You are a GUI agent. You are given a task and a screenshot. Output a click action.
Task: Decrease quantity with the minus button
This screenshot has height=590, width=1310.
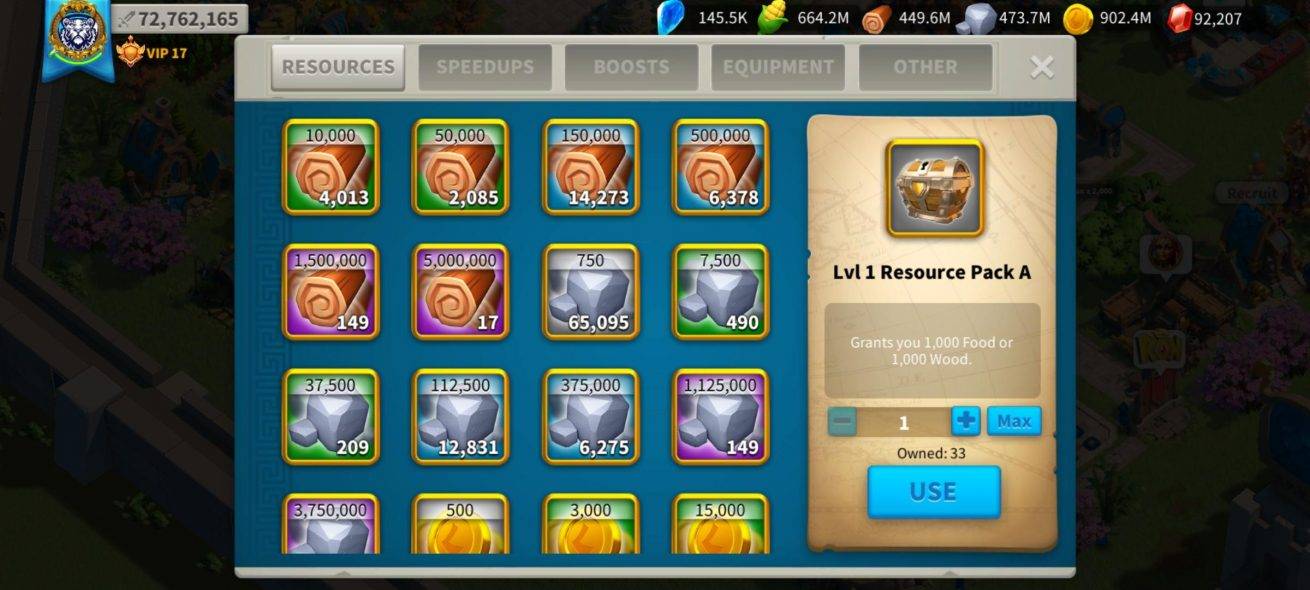coord(842,422)
